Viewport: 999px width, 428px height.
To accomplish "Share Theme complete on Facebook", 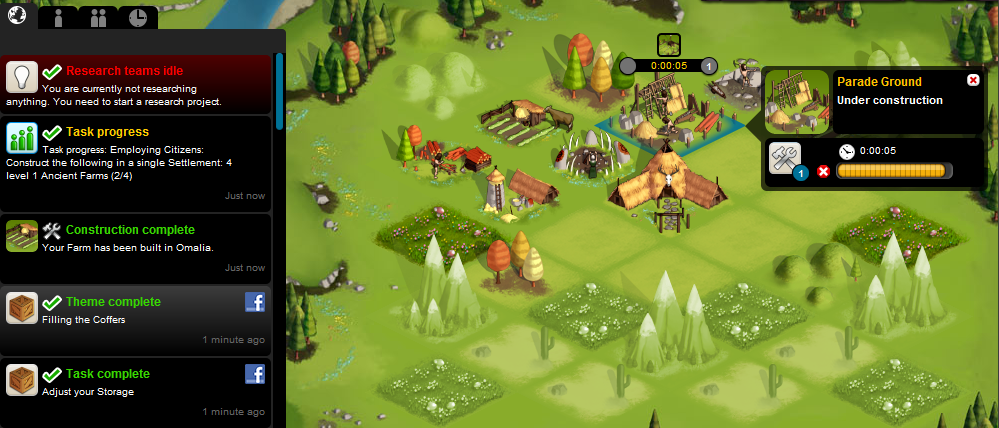I will coord(255,303).
